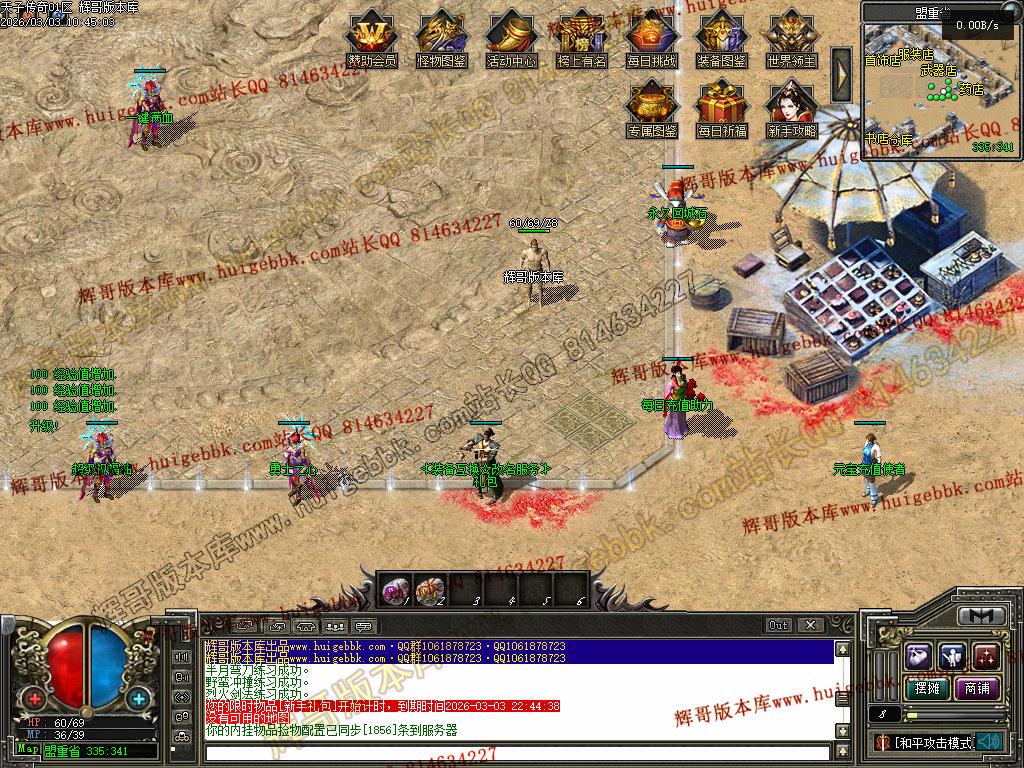
Task: Open the bag icon in the side panel
Action: coord(920,656)
